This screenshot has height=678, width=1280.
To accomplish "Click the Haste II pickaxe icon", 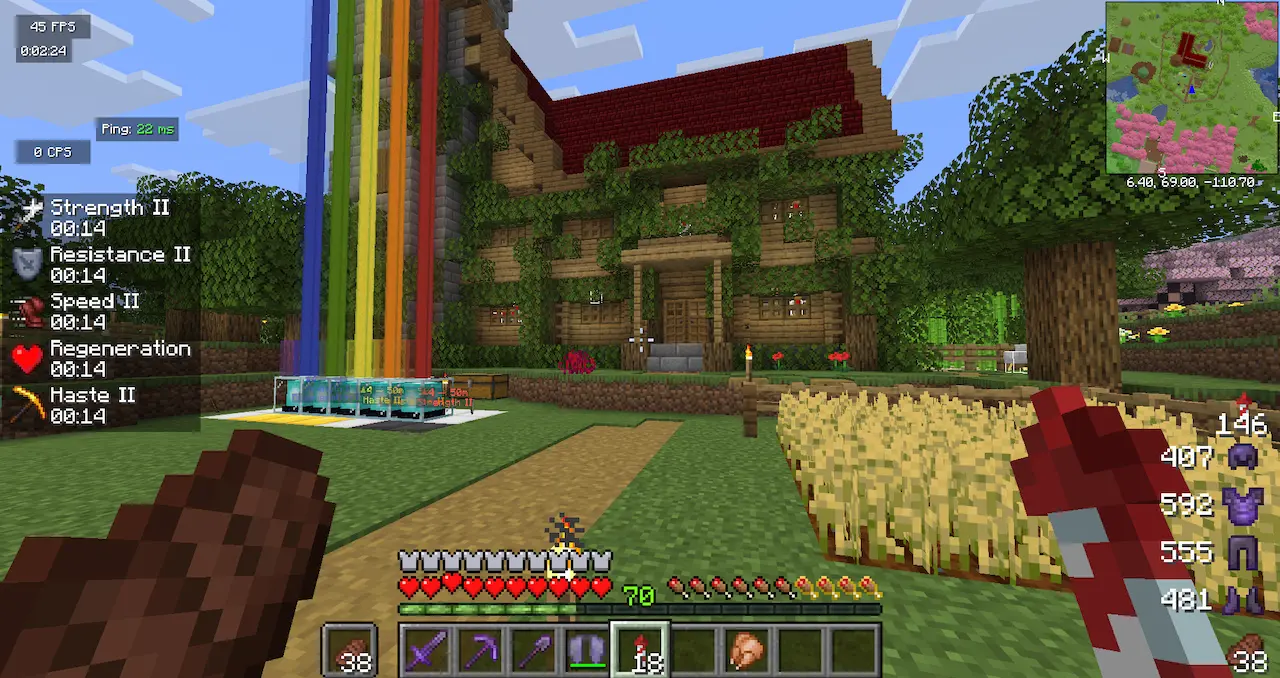I will [26, 405].
